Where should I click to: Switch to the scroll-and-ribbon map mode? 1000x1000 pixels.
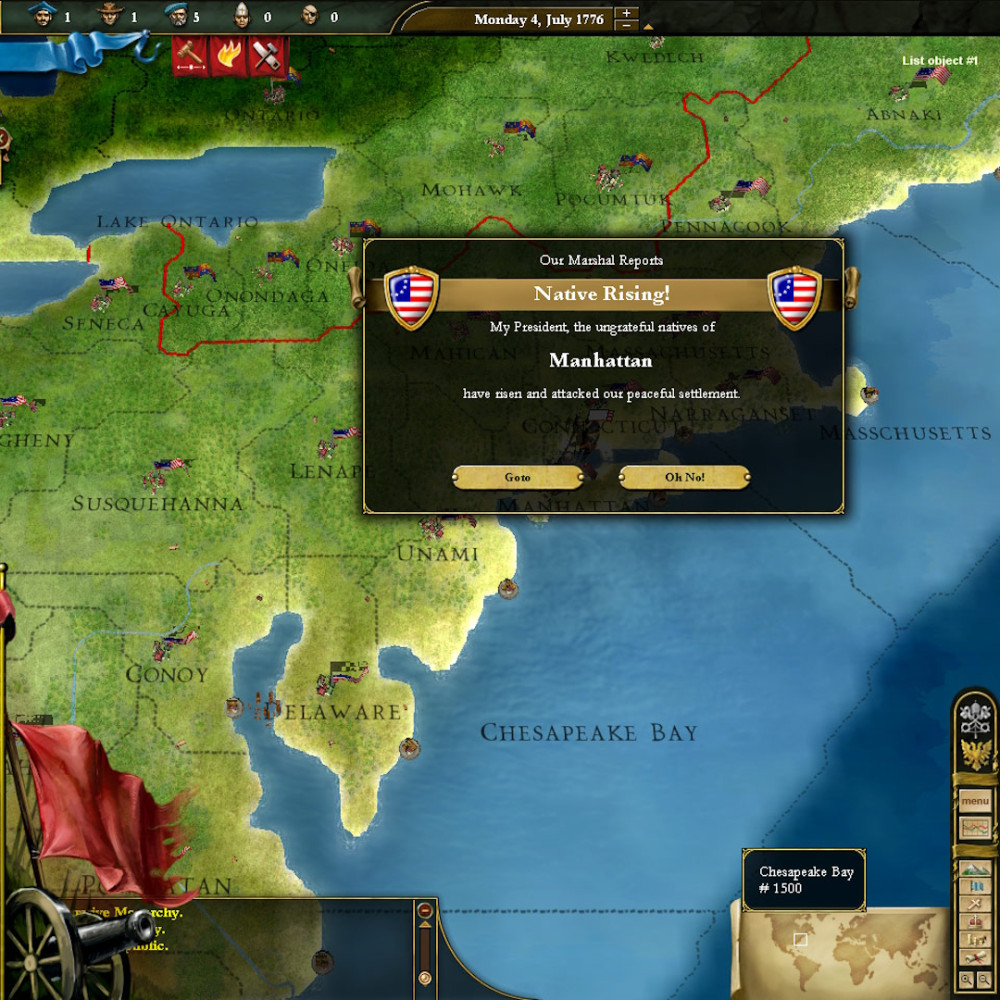974,956
